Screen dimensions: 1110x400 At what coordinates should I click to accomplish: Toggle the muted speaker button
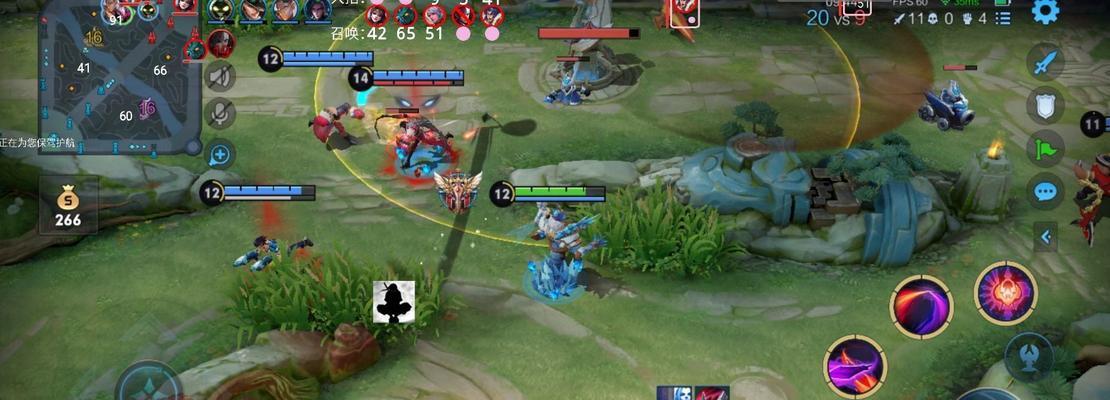[220, 76]
